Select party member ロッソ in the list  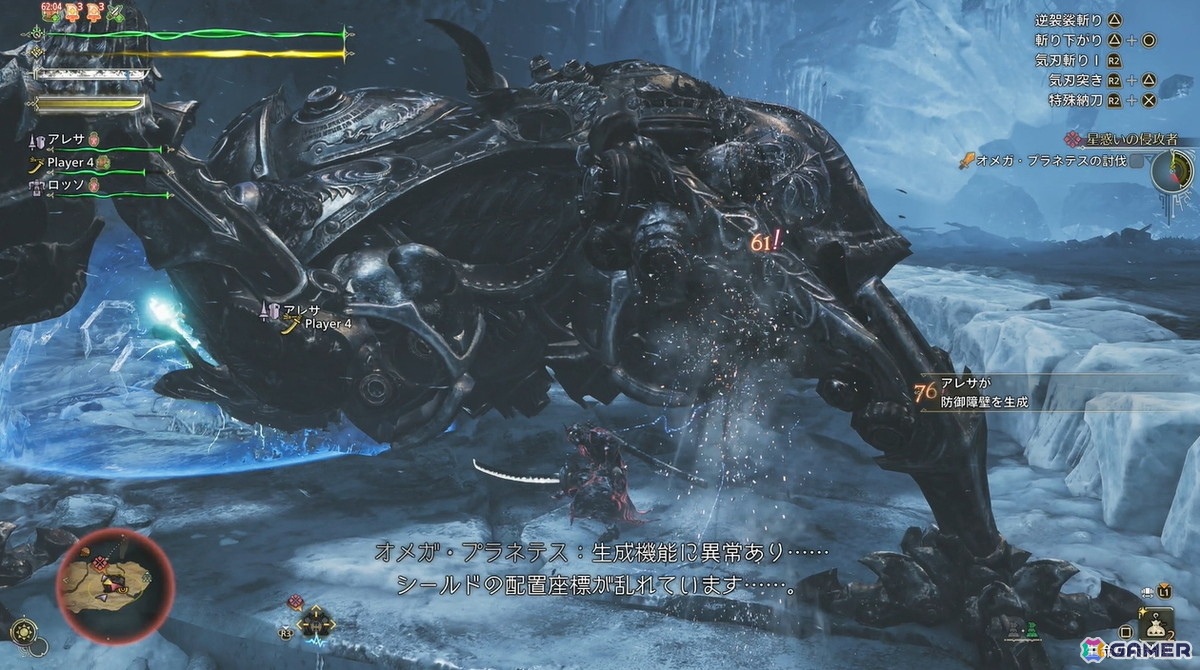pyautogui.click(x=68, y=185)
